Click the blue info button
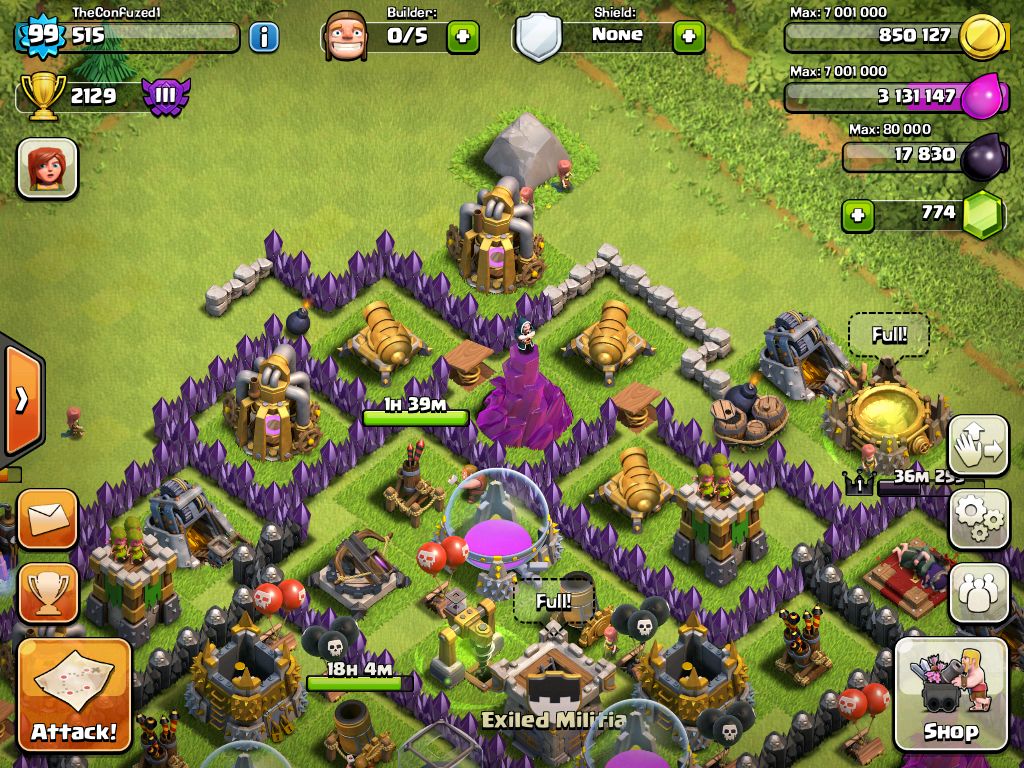The width and height of the screenshot is (1024, 768). coord(264,38)
